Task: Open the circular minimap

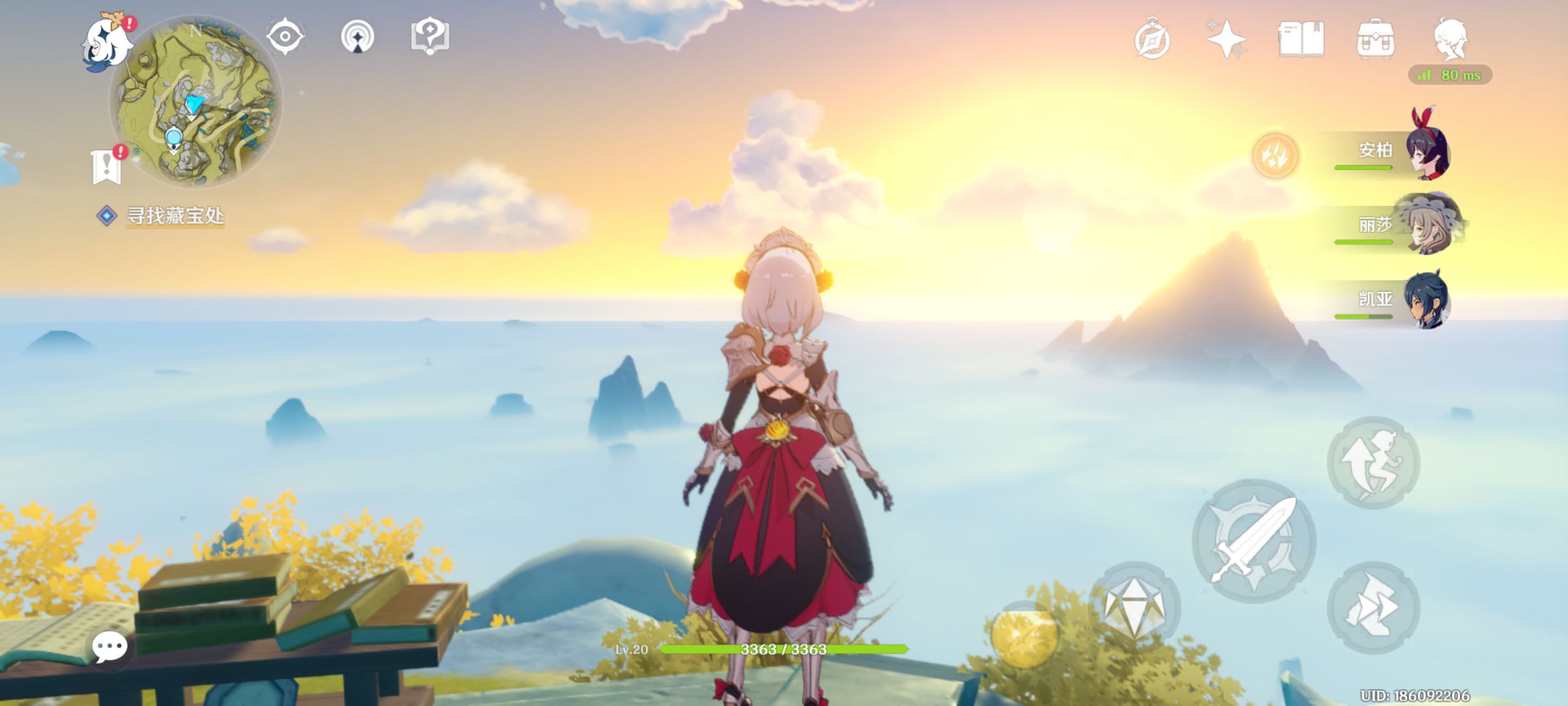Action: click(x=195, y=101)
